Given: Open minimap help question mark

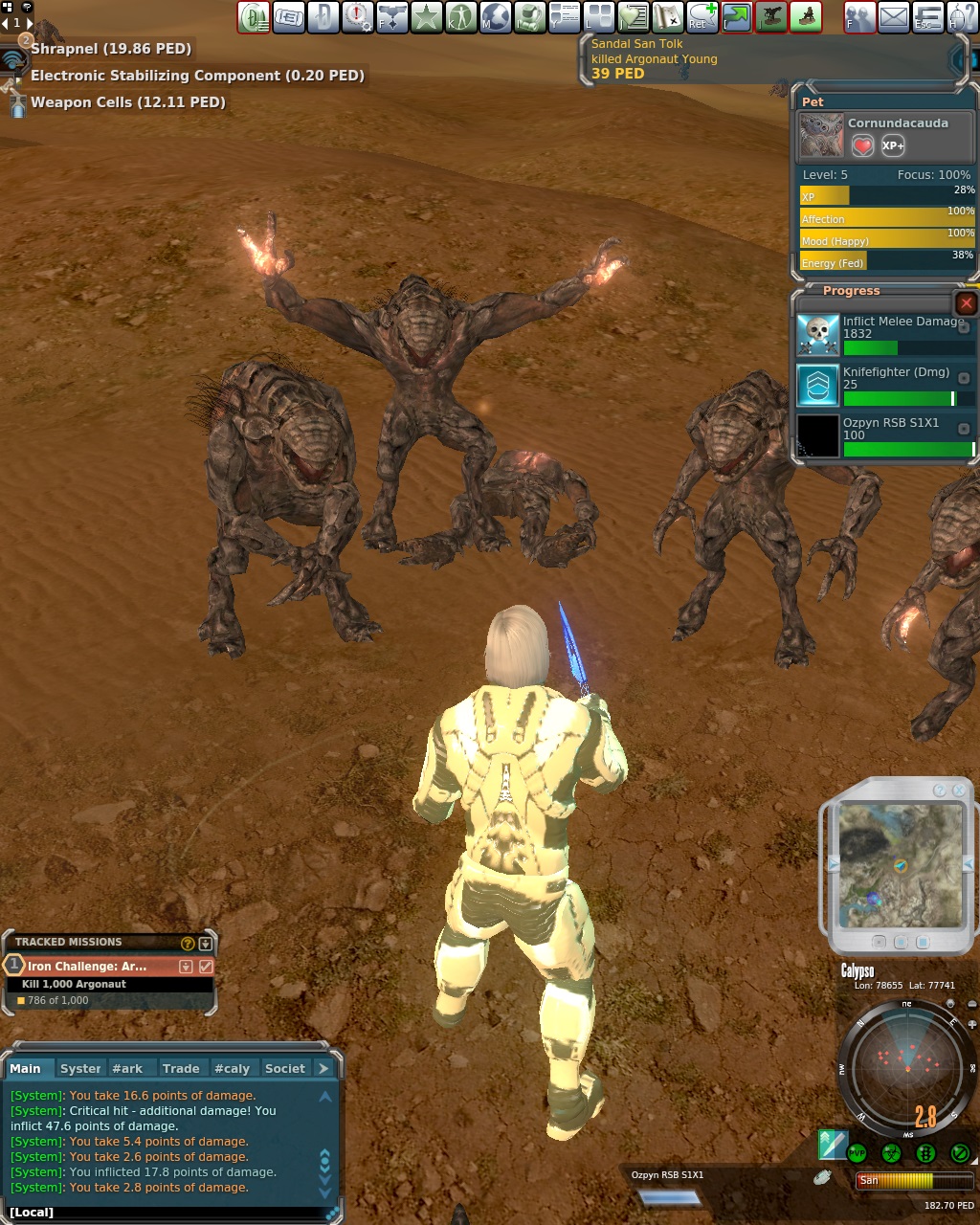Looking at the screenshot, I should (940, 791).
